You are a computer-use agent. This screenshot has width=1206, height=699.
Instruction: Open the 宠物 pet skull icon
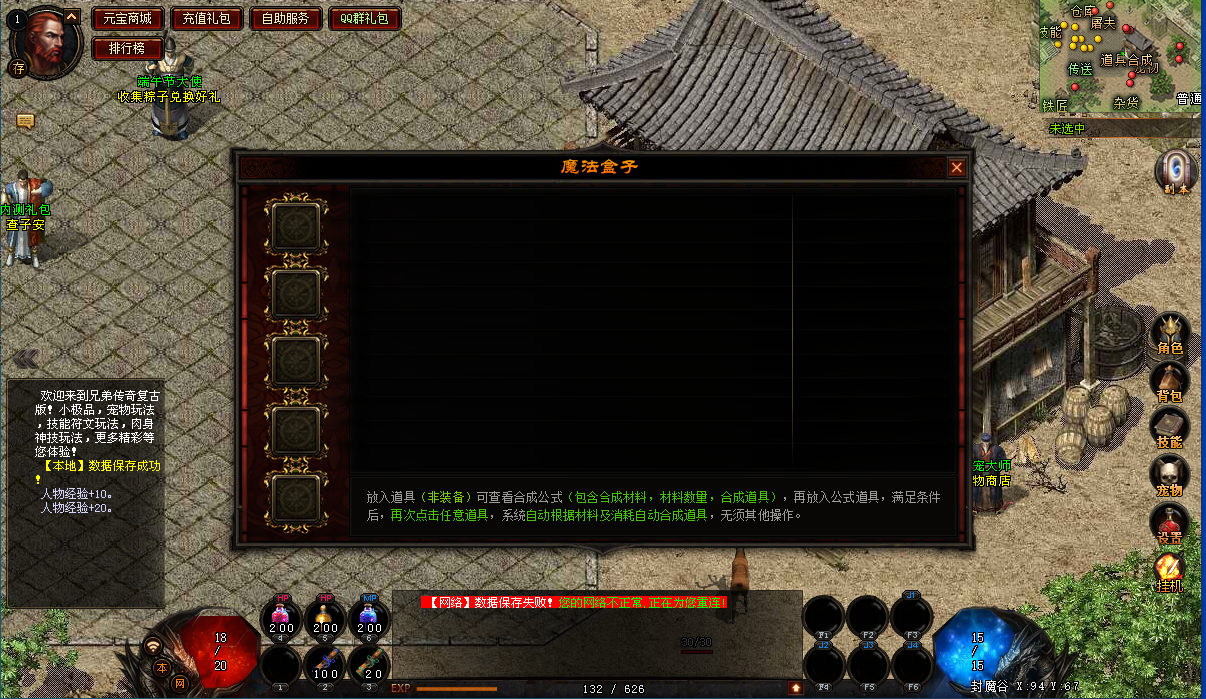click(x=1169, y=475)
